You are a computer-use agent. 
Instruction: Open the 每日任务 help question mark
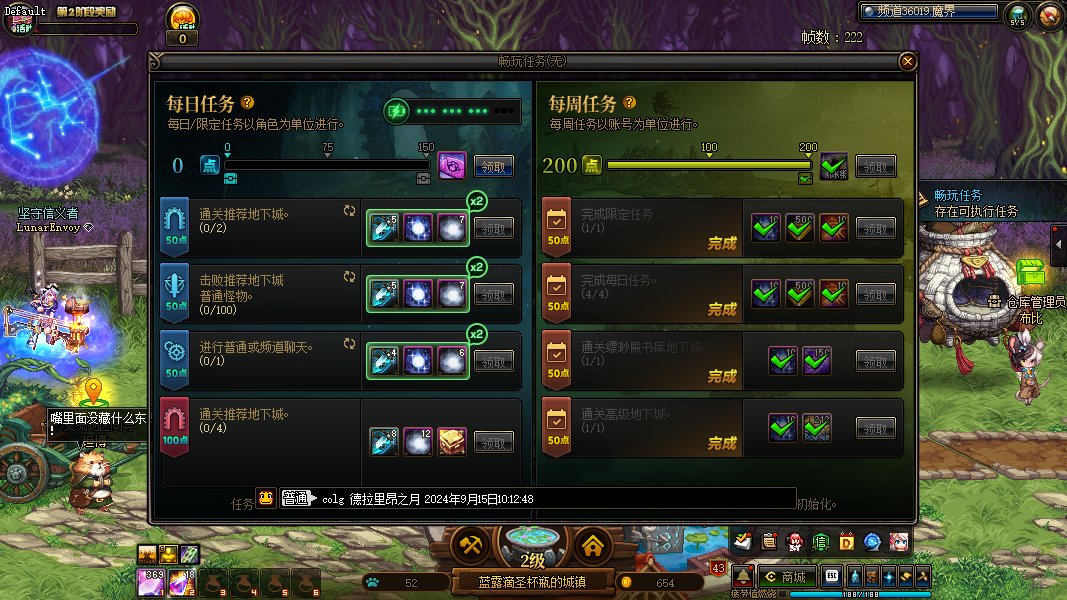(x=247, y=102)
